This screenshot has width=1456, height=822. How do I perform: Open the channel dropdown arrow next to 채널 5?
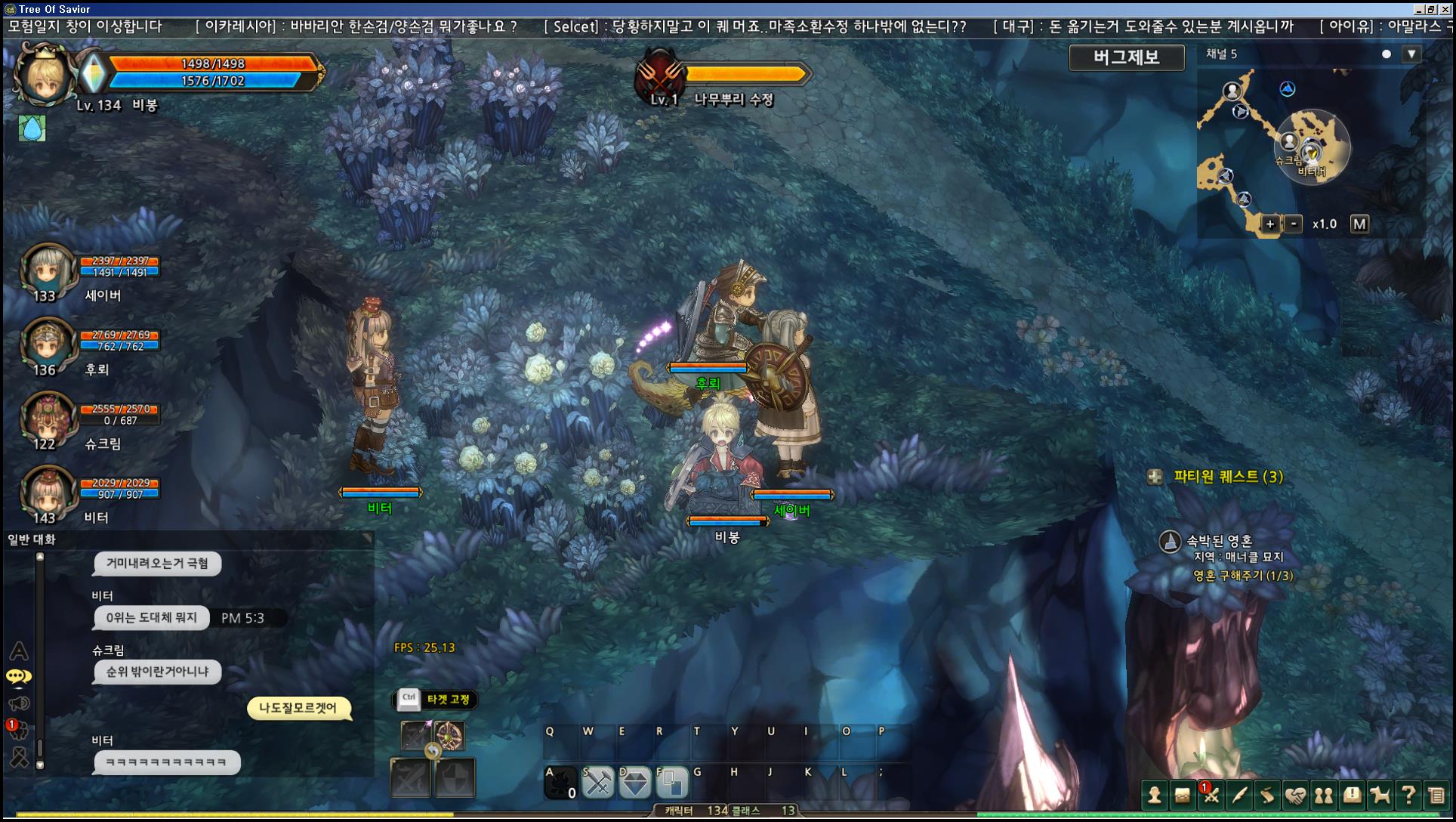(1411, 54)
